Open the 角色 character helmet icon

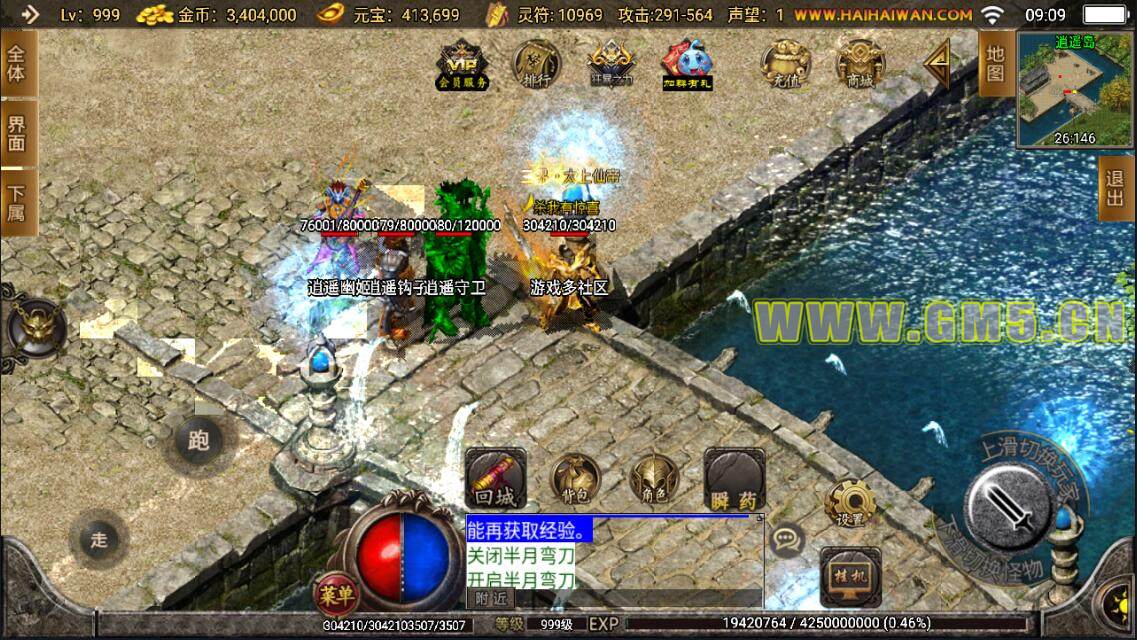point(655,478)
